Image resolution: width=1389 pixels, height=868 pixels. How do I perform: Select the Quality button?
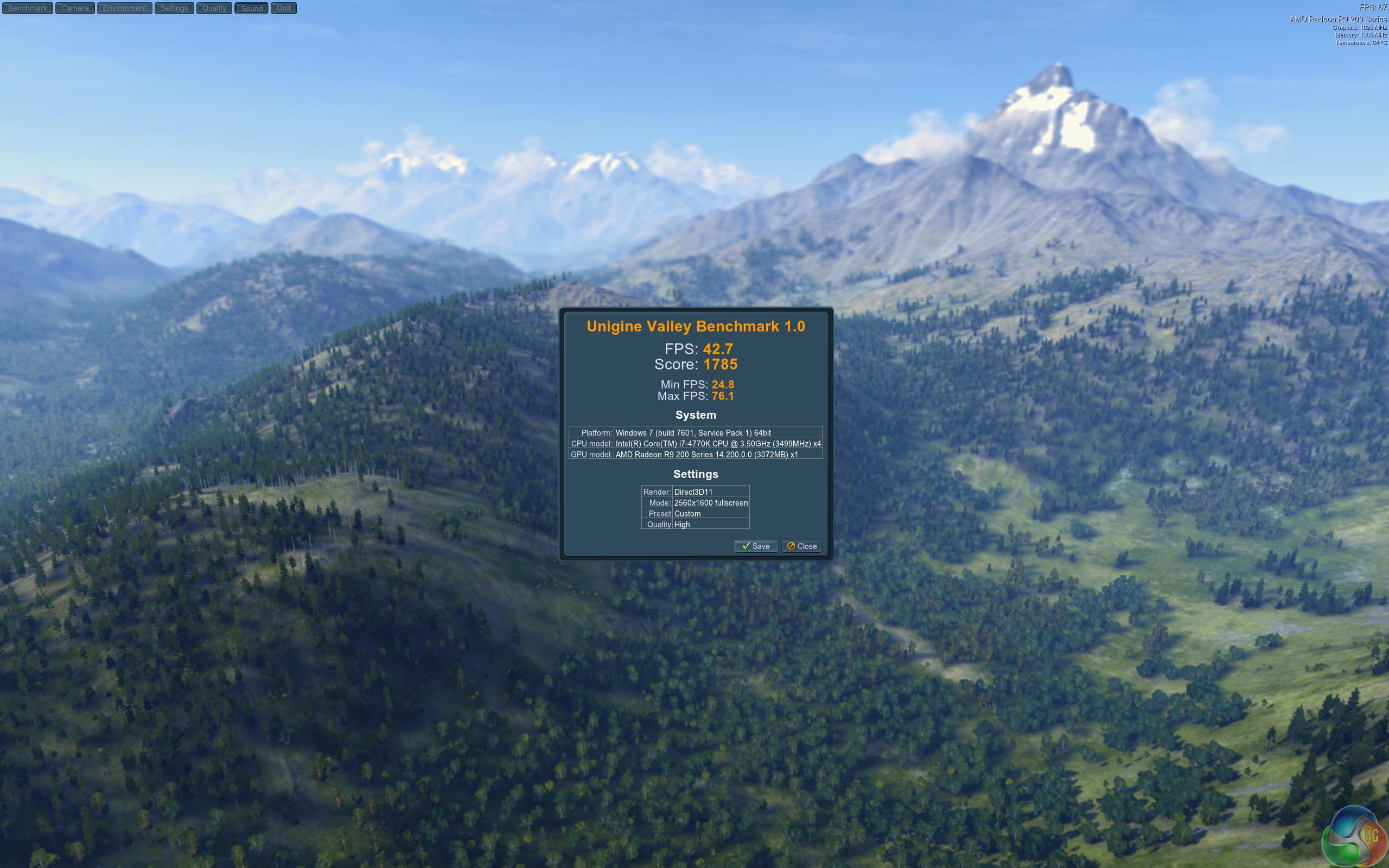(x=214, y=8)
